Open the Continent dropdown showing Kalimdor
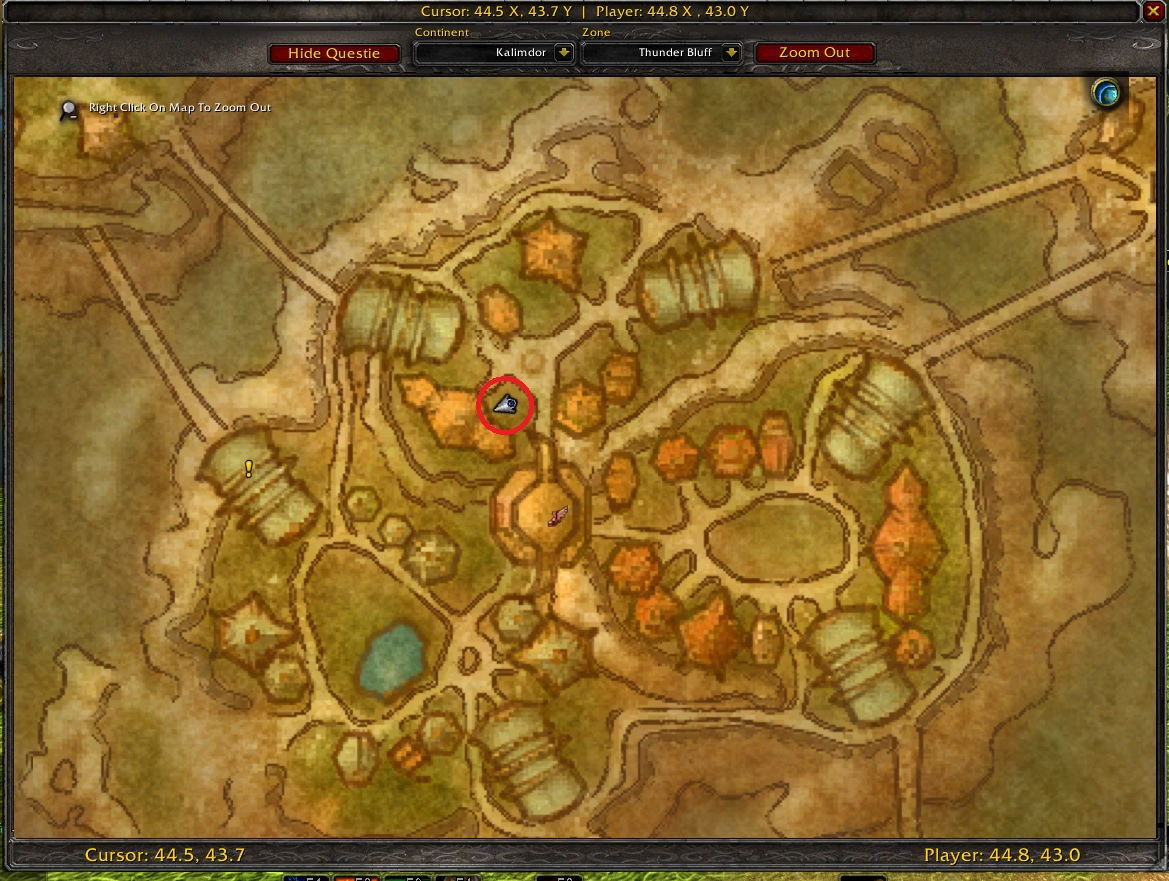 coord(564,53)
